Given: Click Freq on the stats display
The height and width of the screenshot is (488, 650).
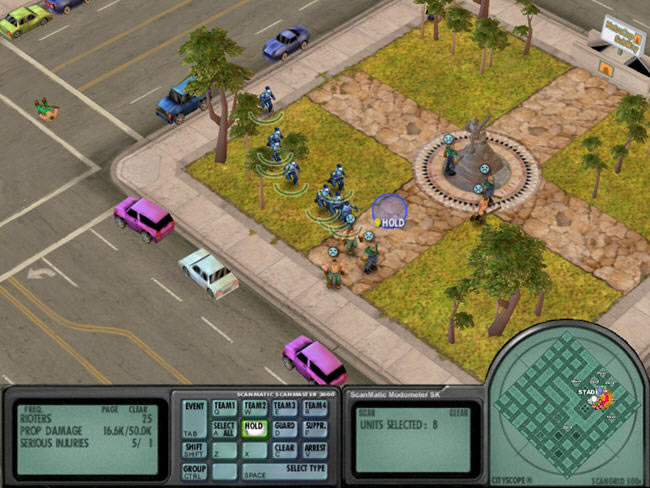Looking at the screenshot, I should click(x=34, y=409).
